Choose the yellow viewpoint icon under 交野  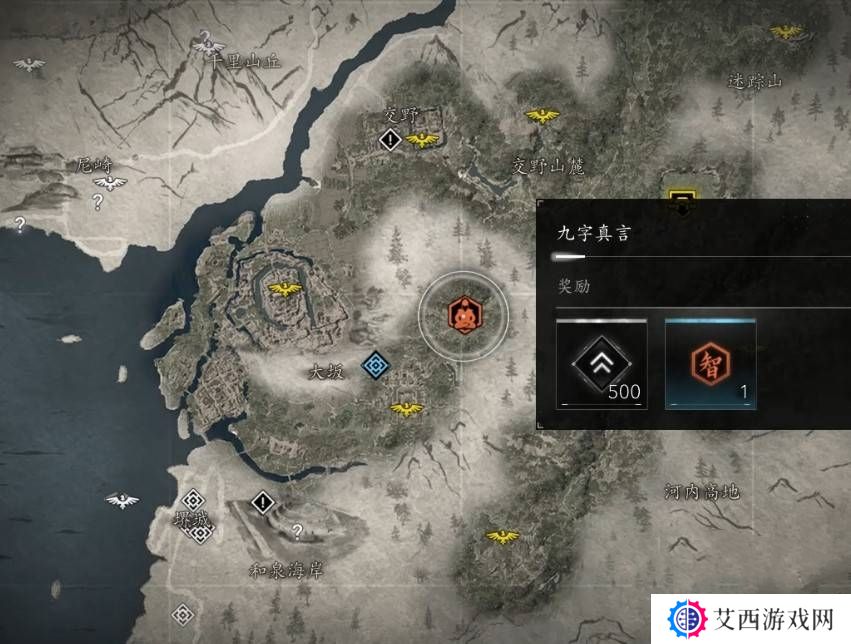coord(423,140)
